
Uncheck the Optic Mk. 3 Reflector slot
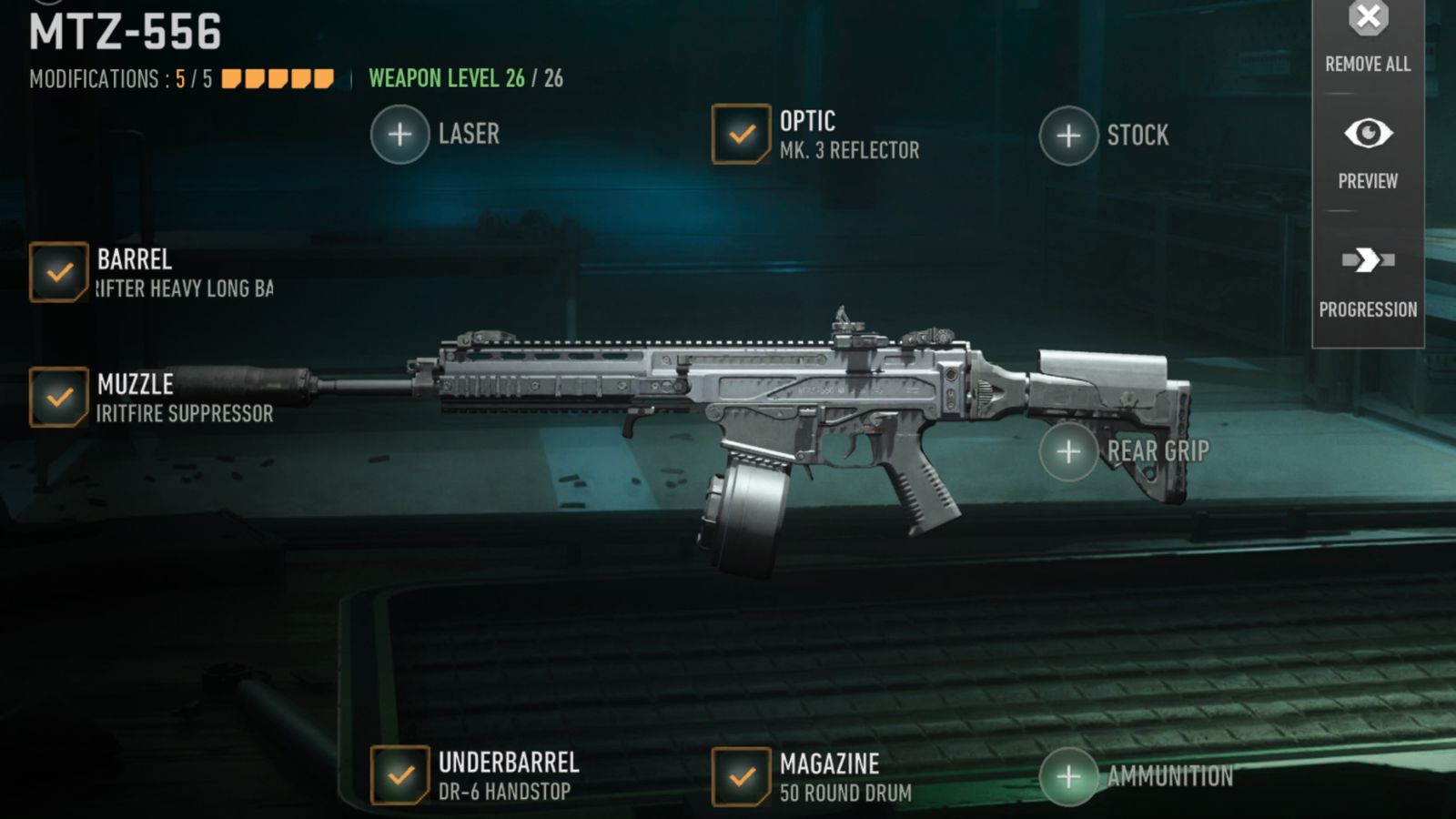(x=737, y=134)
